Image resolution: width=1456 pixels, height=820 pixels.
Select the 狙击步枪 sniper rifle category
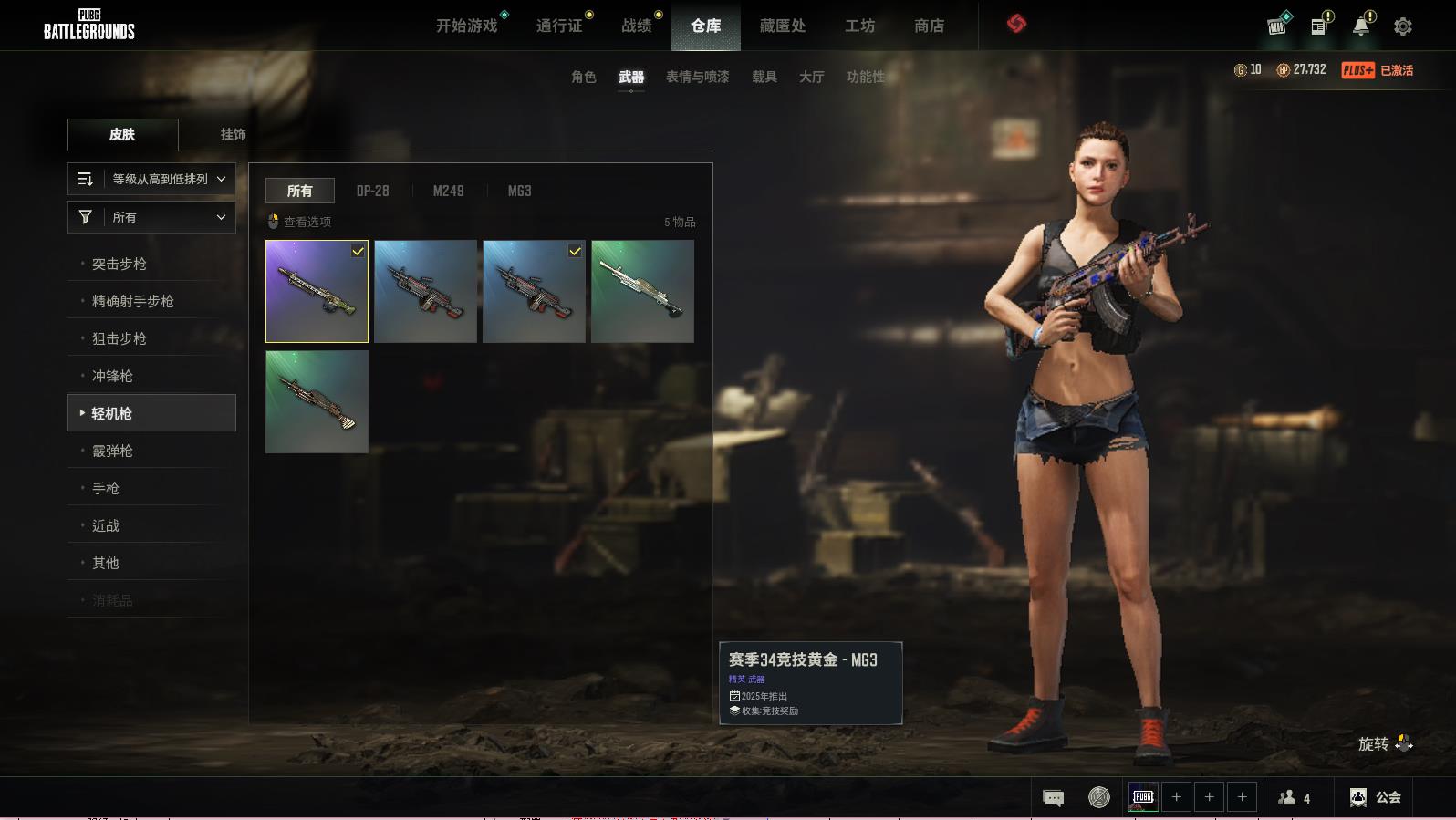click(120, 338)
